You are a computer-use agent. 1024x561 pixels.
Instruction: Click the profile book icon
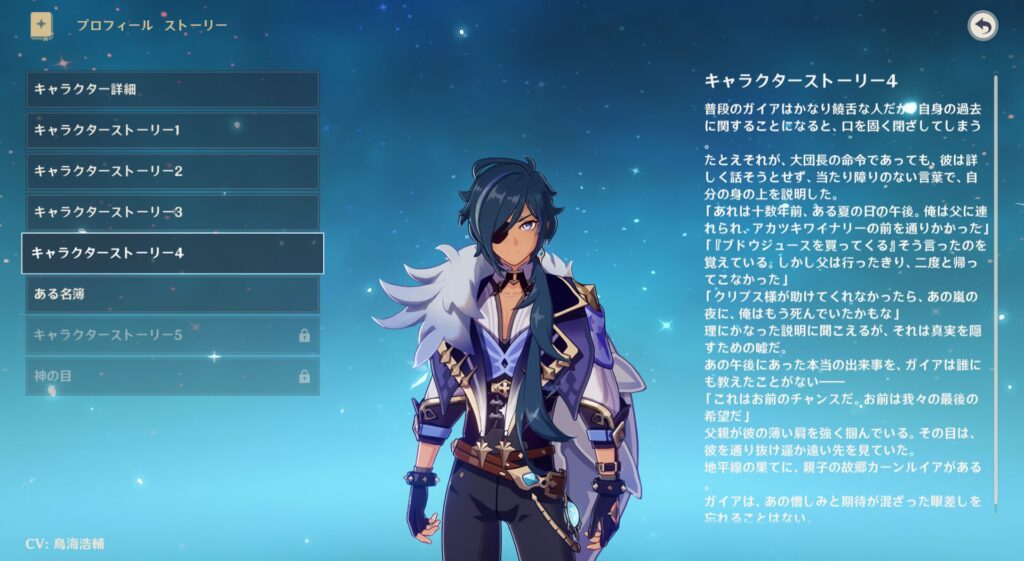click(42, 25)
